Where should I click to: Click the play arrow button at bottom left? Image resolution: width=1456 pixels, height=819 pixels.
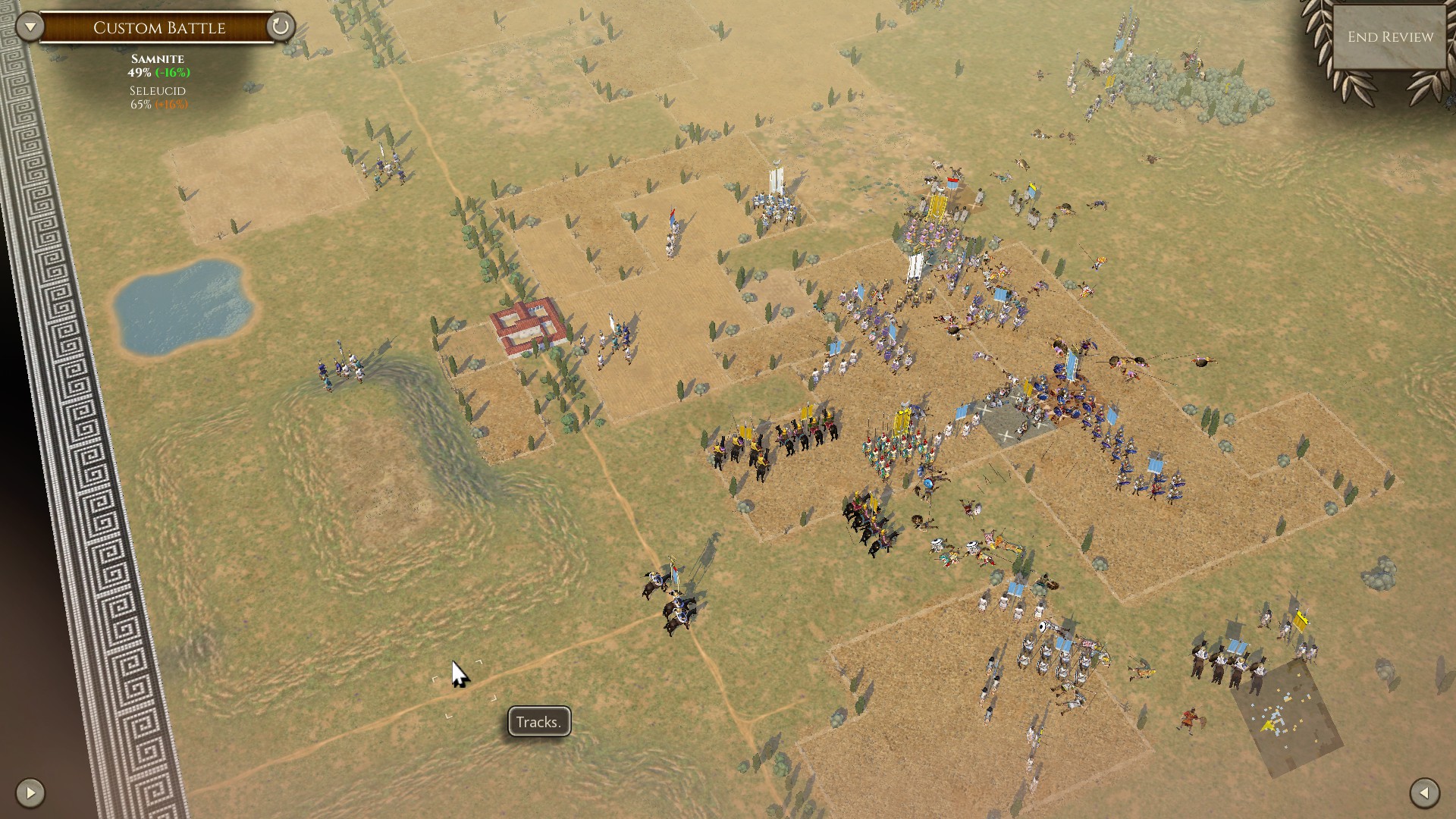(x=30, y=793)
